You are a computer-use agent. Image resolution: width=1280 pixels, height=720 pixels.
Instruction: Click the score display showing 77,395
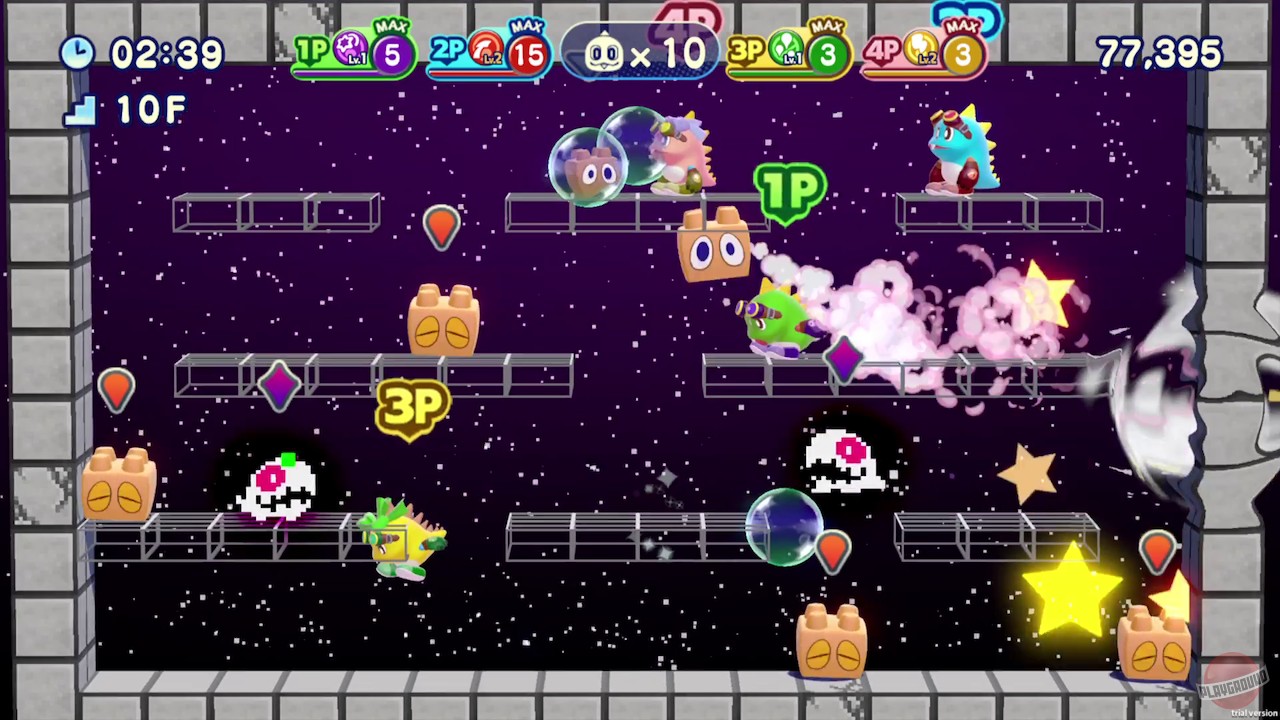click(x=1158, y=54)
